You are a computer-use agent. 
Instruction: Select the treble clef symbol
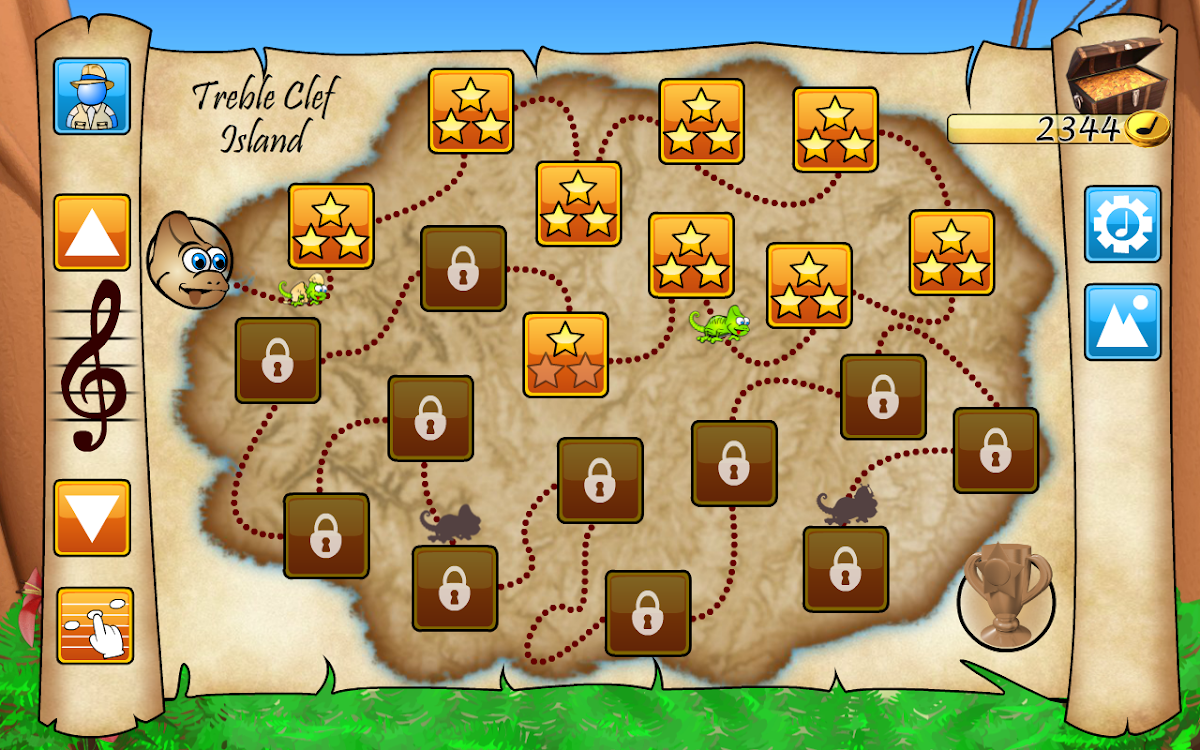93,365
